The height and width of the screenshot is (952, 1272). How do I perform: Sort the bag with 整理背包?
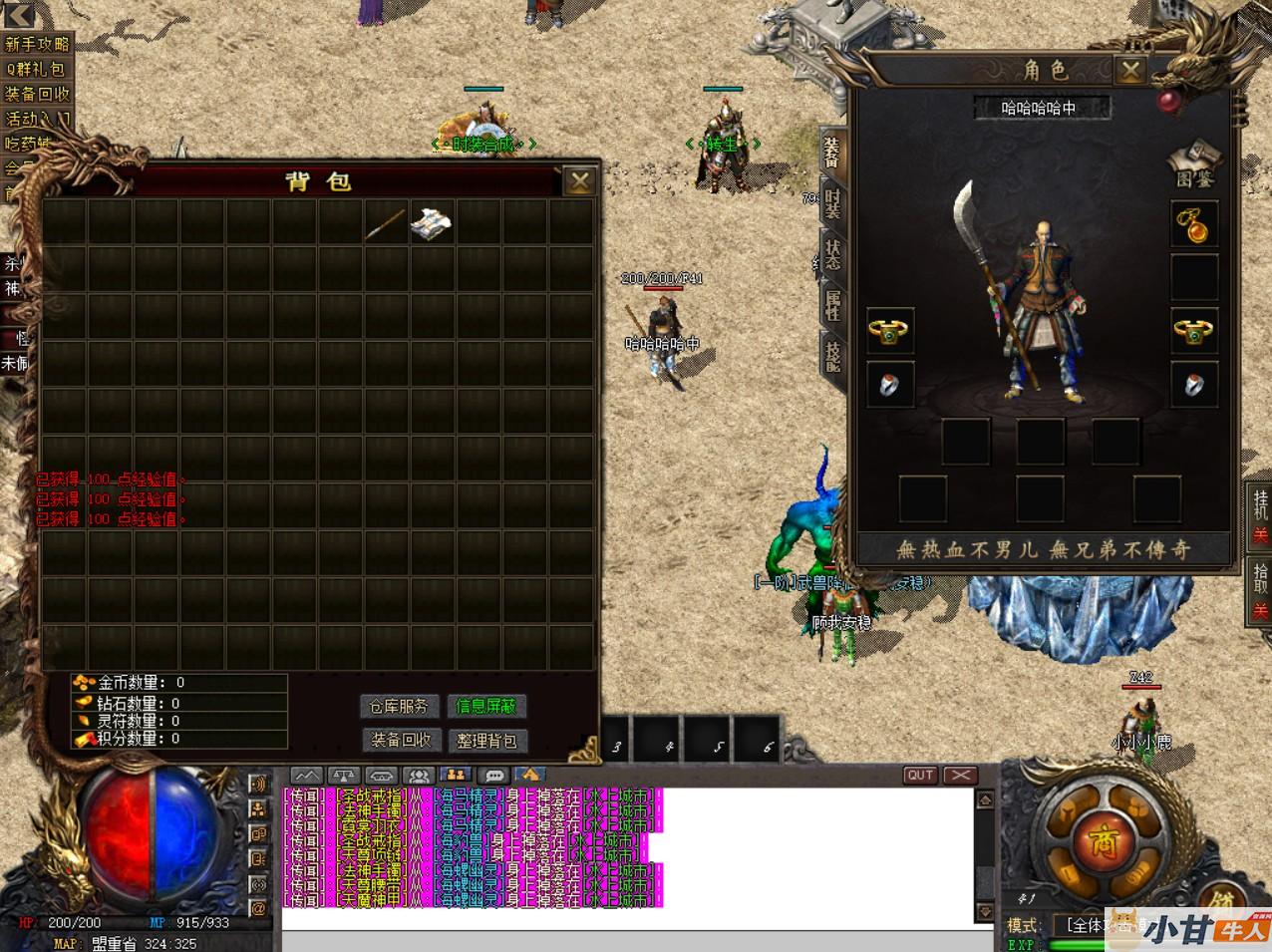click(486, 740)
